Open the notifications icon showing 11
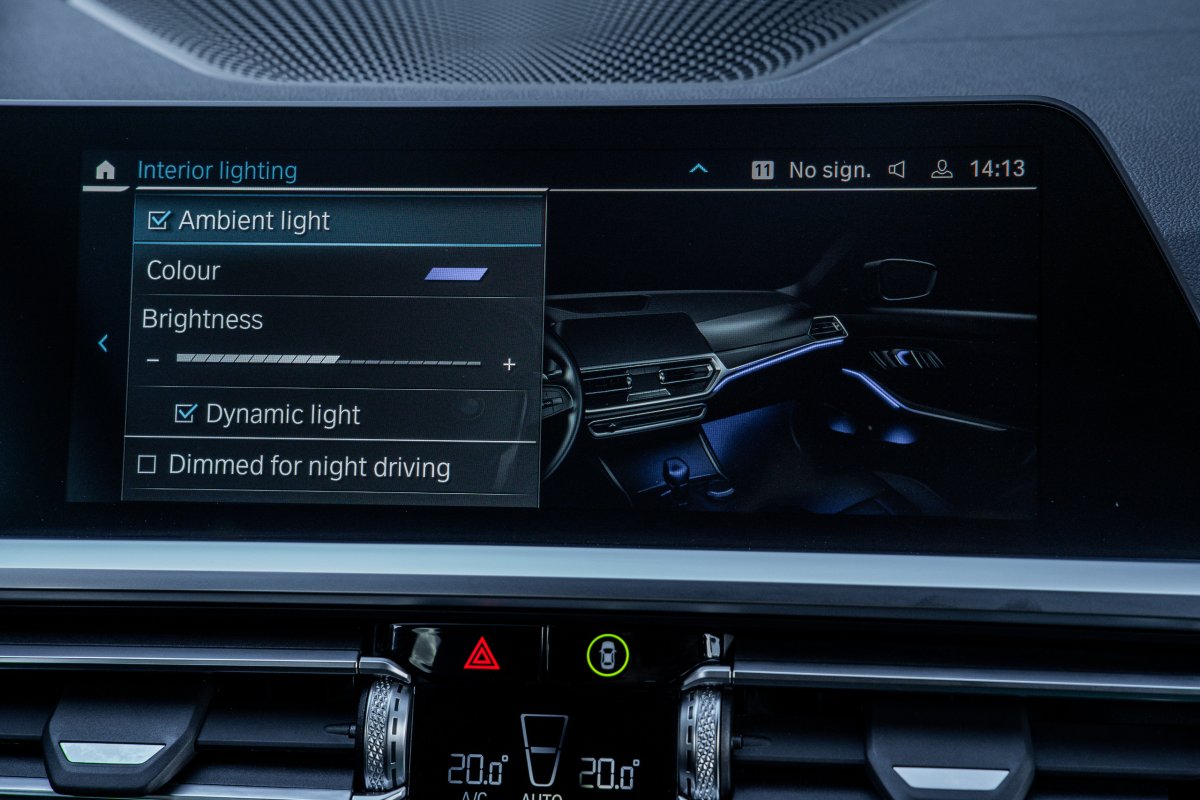Image resolution: width=1200 pixels, height=800 pixels. [x=762, y=170]
